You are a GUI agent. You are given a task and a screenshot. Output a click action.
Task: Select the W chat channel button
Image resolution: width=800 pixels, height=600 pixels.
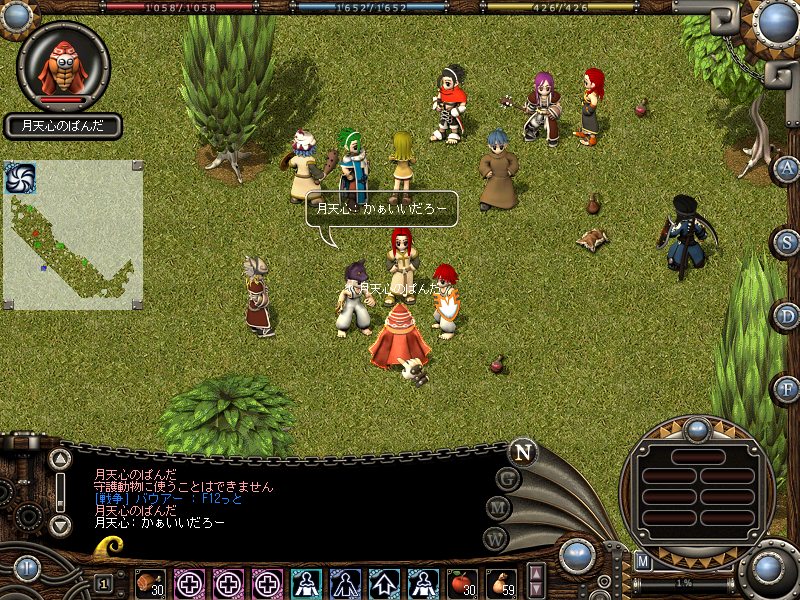[496, 537]
